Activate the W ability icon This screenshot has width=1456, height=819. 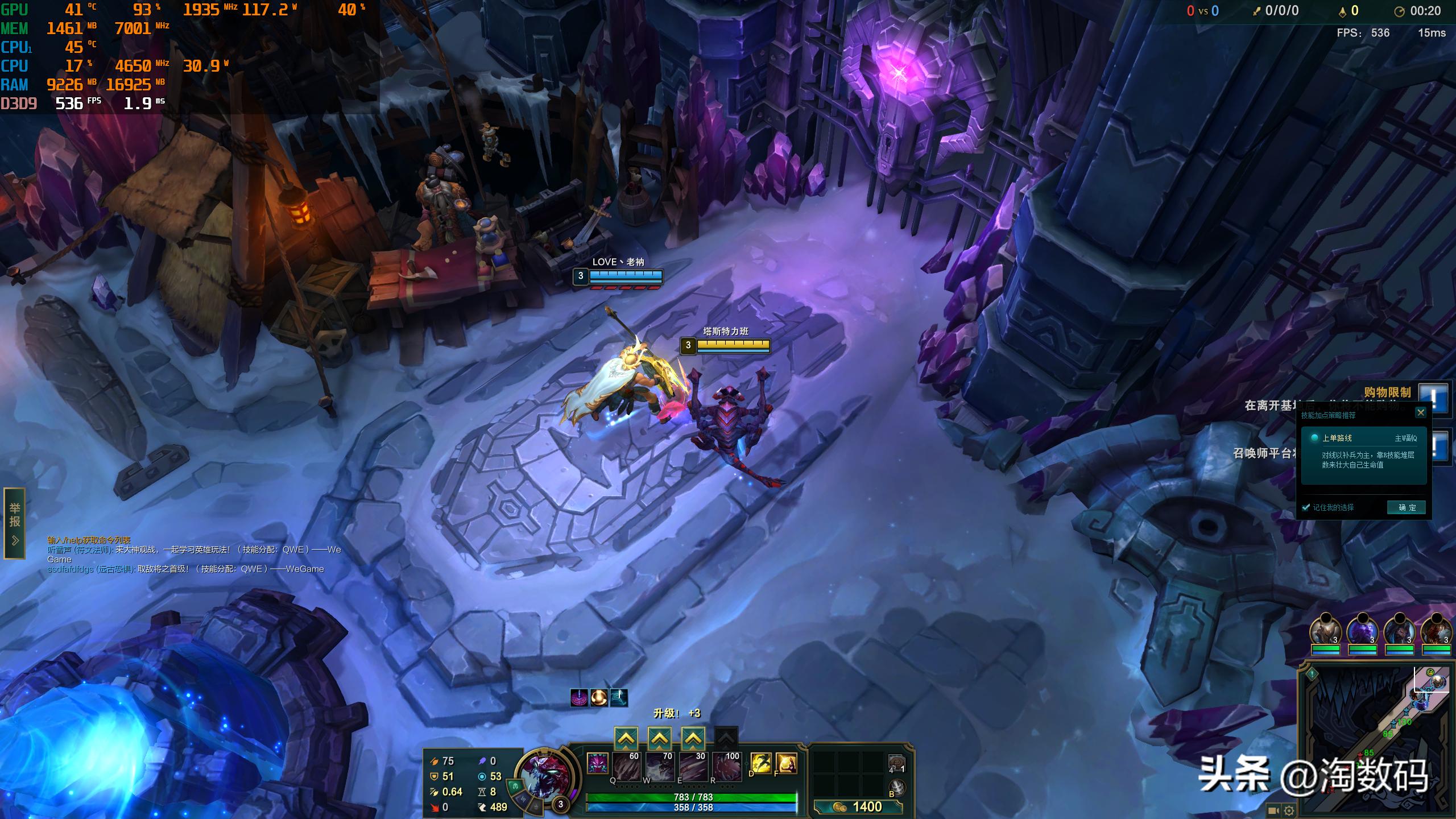[x=660, y=767]
